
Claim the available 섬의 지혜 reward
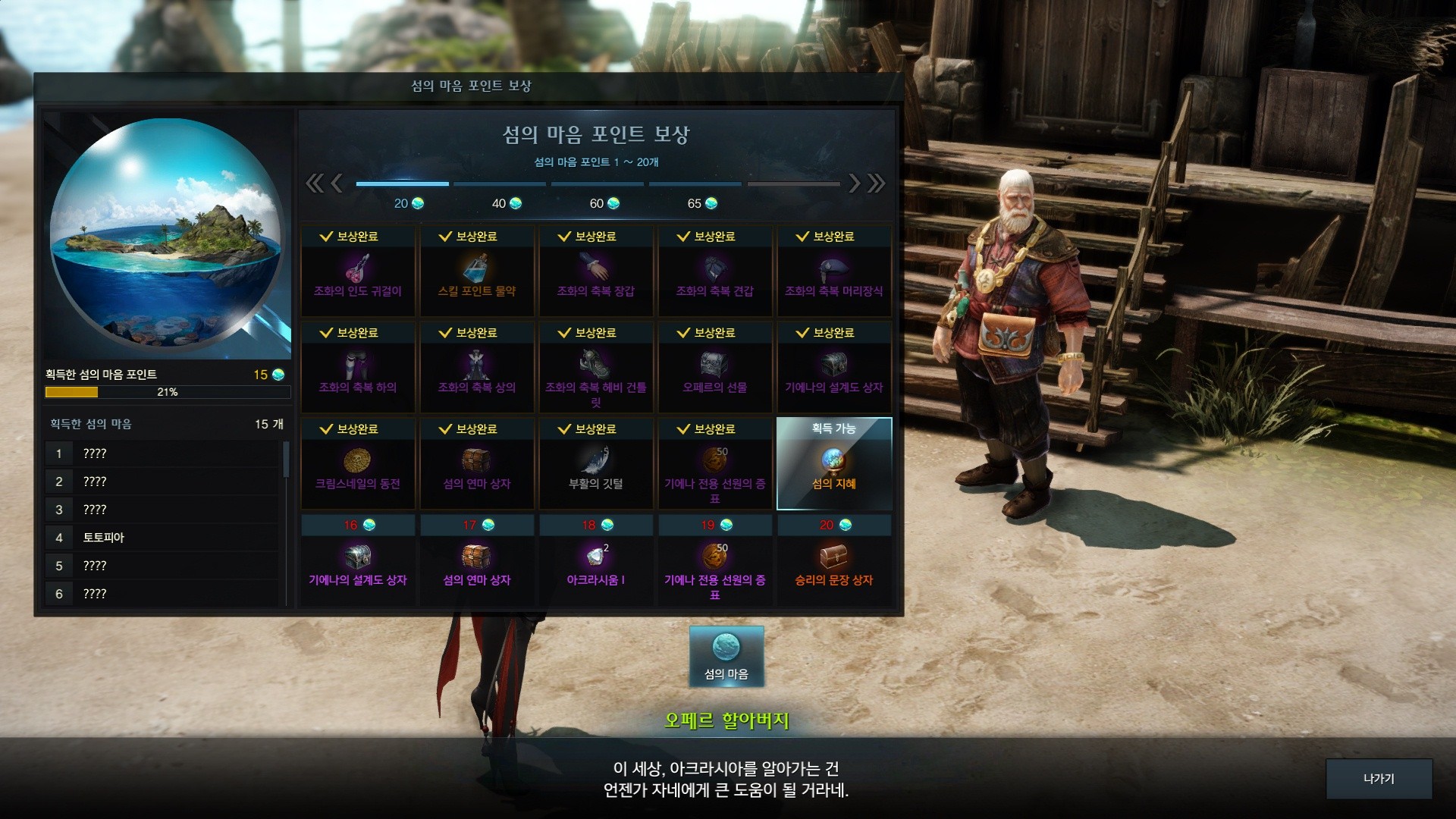[833, 463]
